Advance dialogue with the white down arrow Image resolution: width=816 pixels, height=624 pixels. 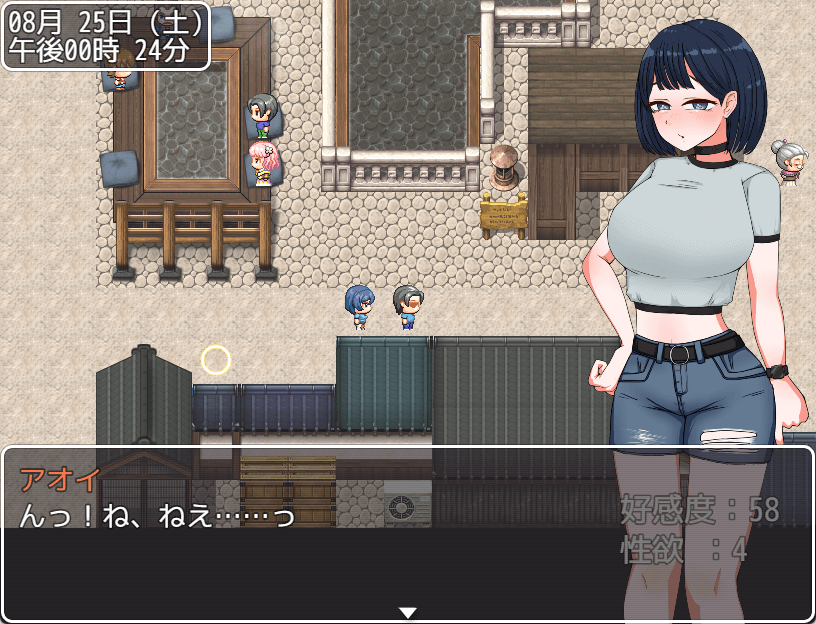point(407,612)
